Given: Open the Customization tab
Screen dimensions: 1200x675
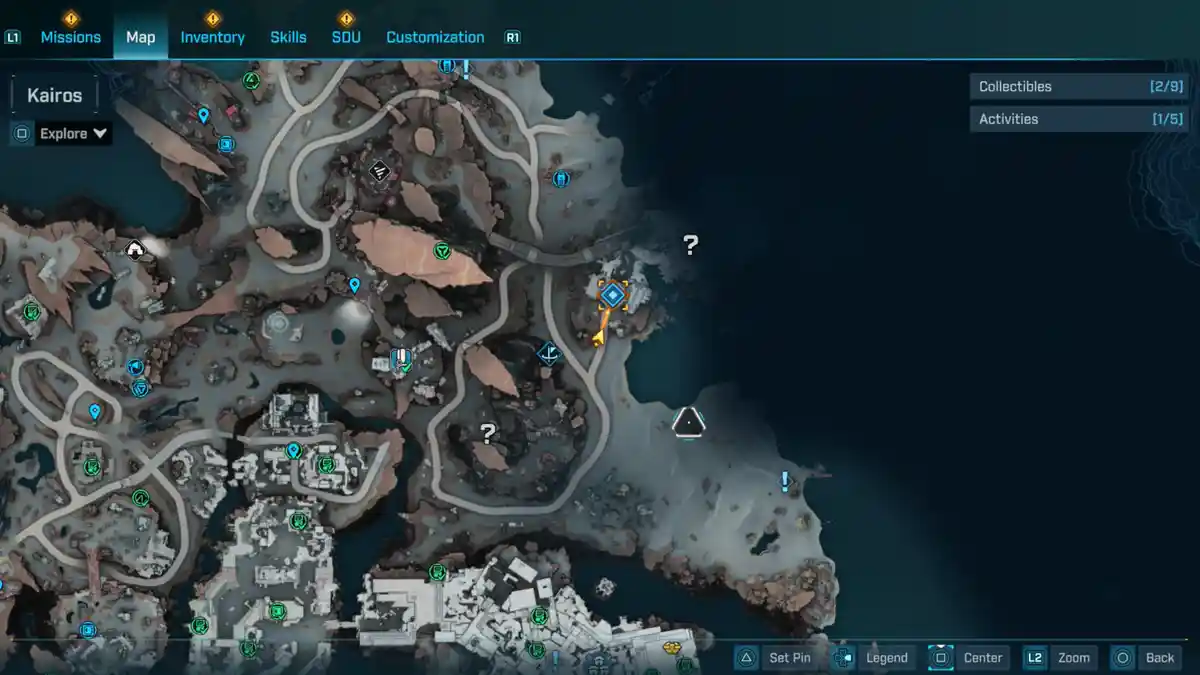Looking at the screenshot, I should pos(435,37).
